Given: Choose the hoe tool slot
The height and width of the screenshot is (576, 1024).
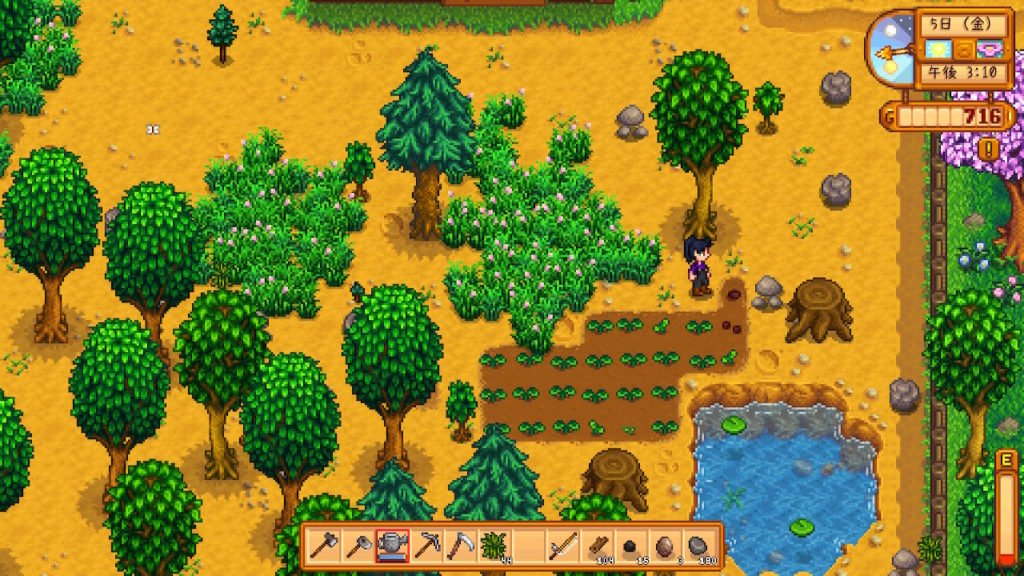Looking at the screenshot, I should (358, 546).
